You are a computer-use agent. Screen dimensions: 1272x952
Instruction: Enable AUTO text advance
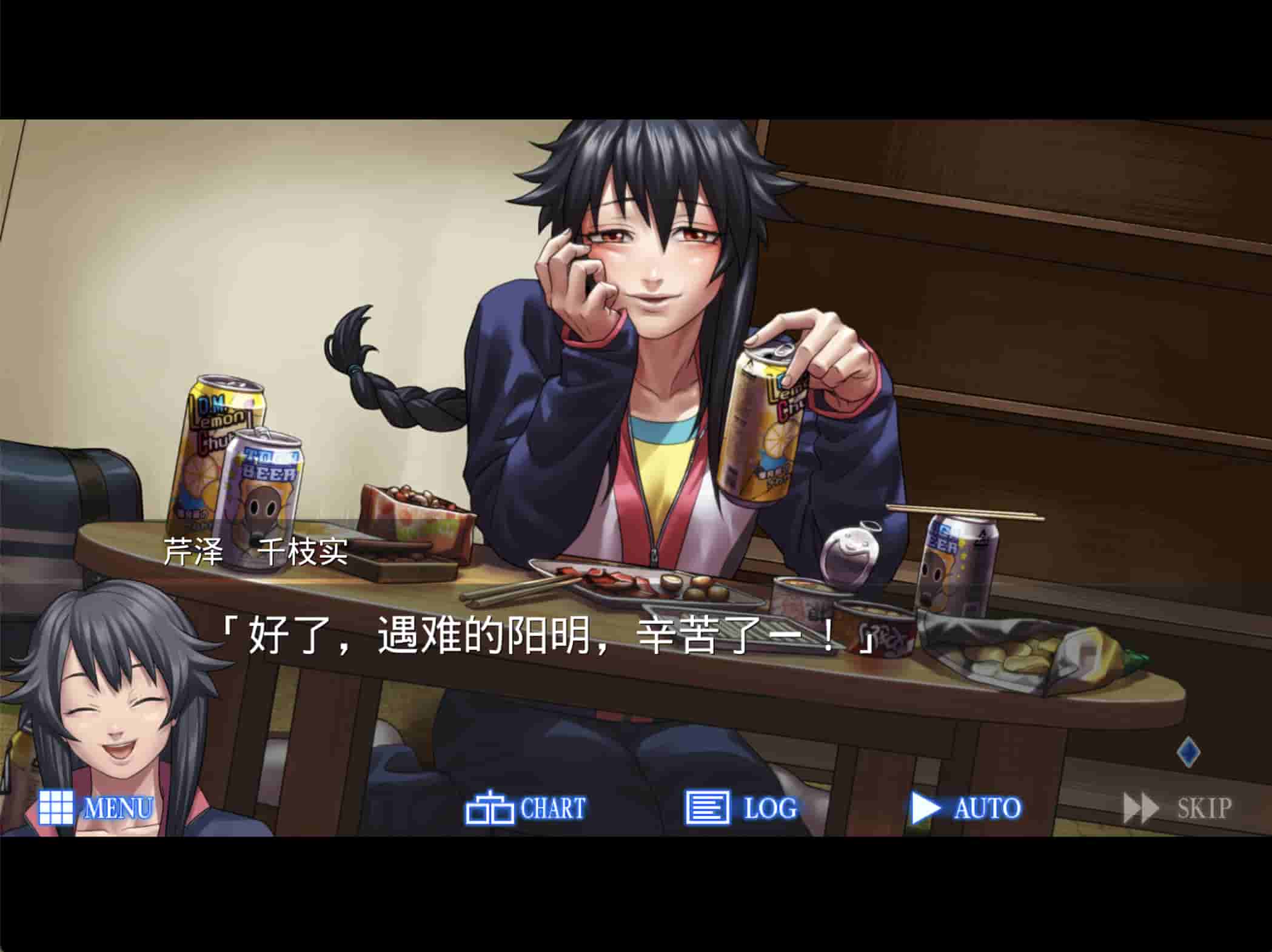pyautogui.click(x=966, y=808)
